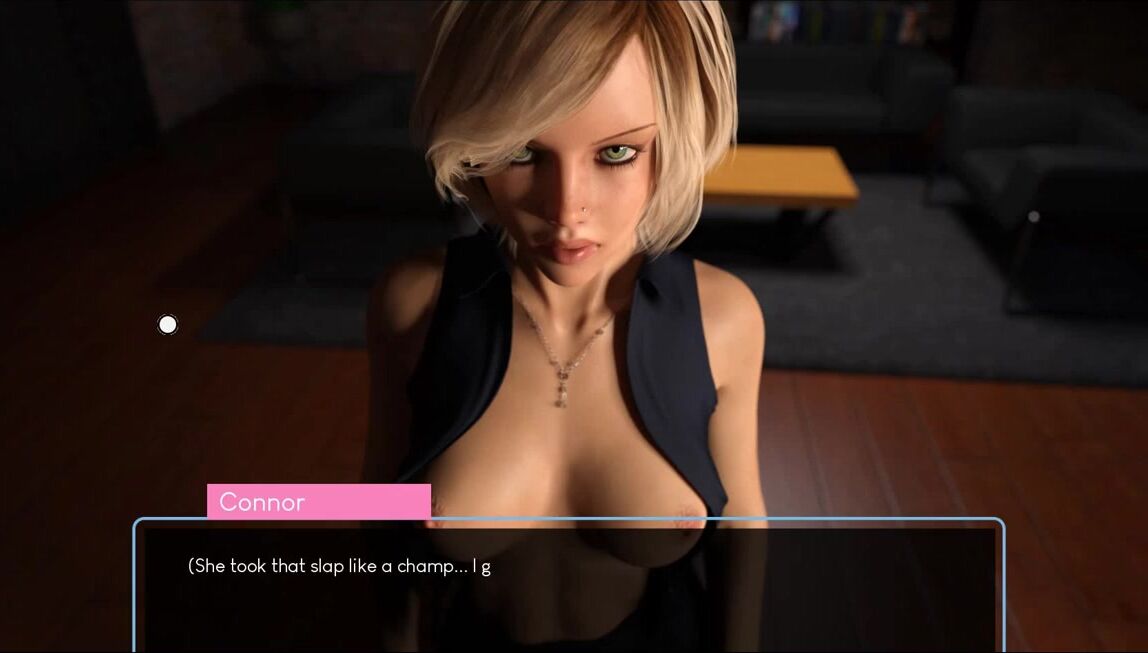Click the dialogue text box to advance
Viewport: 1148px width, 653px height.
point(568,587)
